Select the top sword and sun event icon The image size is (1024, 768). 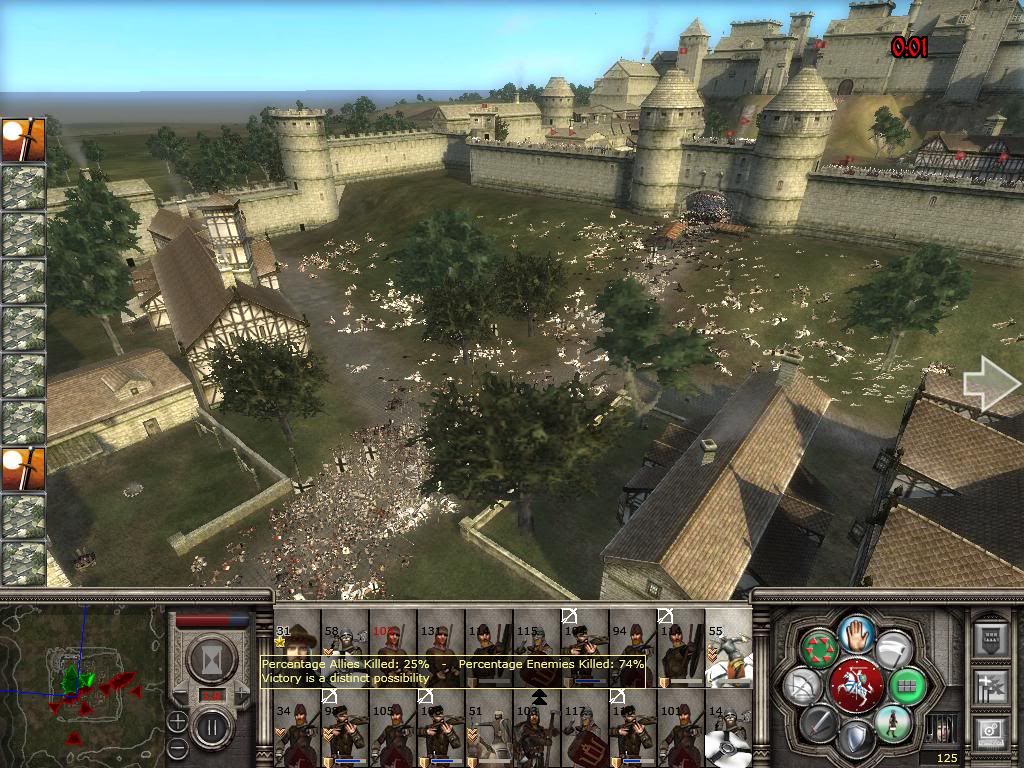coord(23,139)
